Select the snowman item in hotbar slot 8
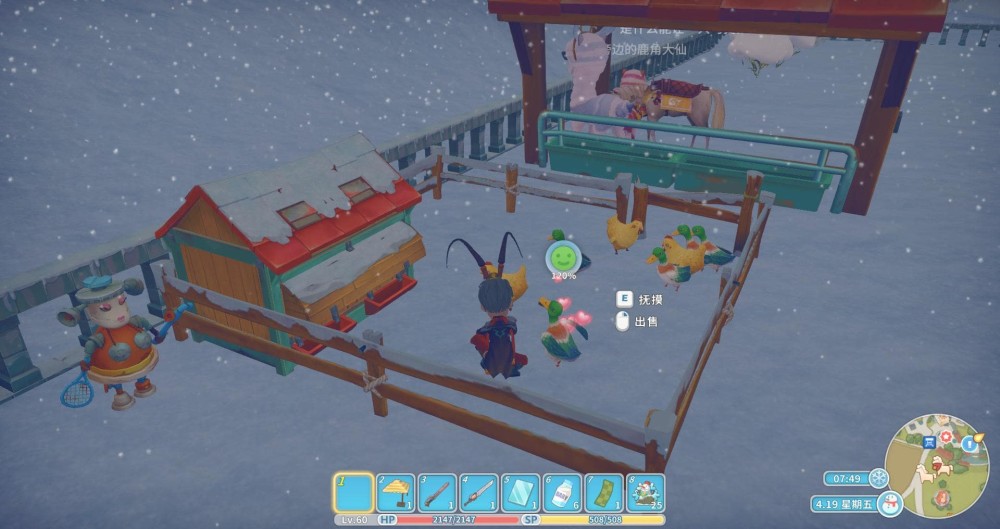1000x529 pixels. pyautogui.click(x=646, y=492)
